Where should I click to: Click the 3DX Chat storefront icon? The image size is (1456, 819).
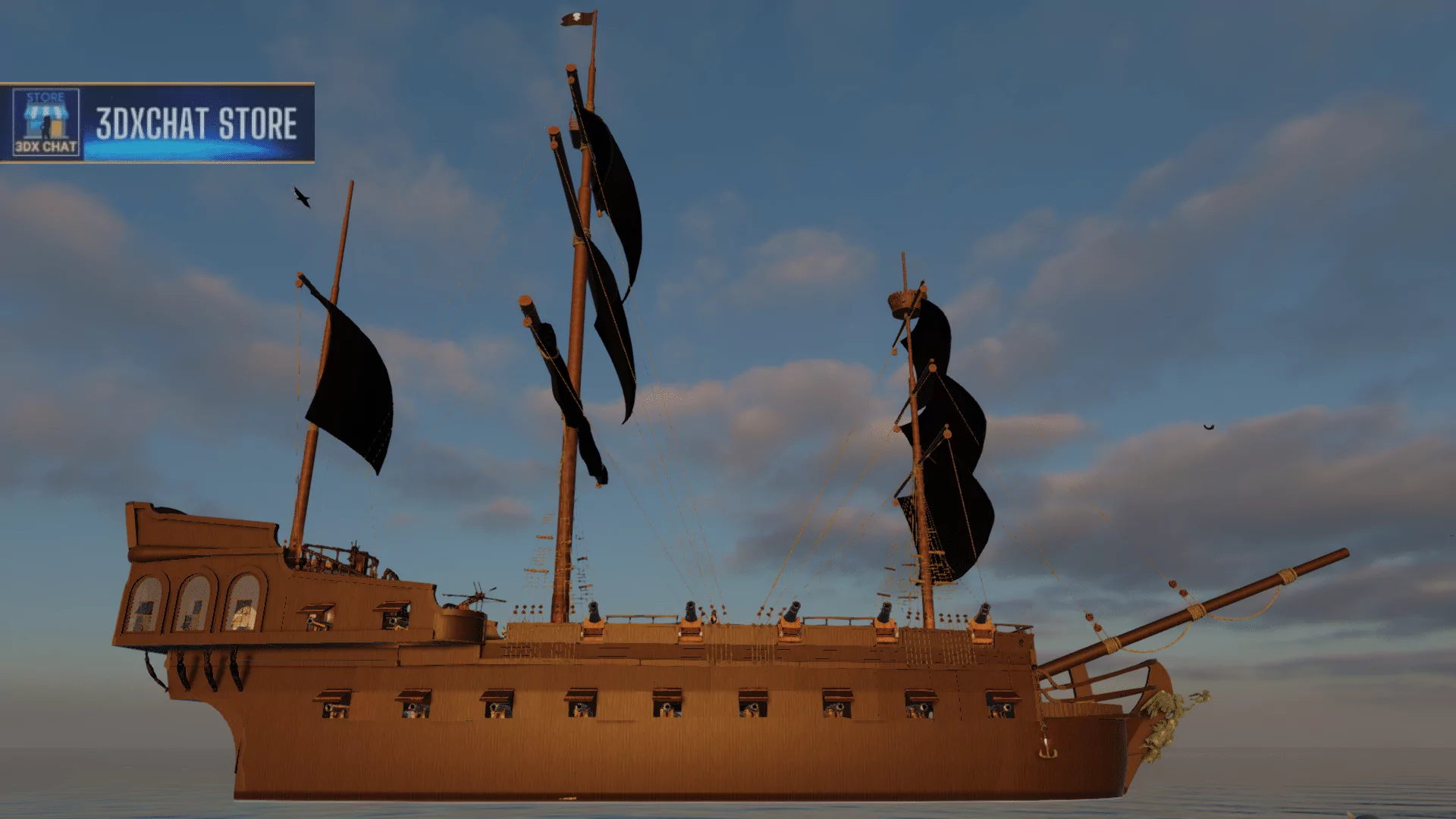[x=45, y=122]
